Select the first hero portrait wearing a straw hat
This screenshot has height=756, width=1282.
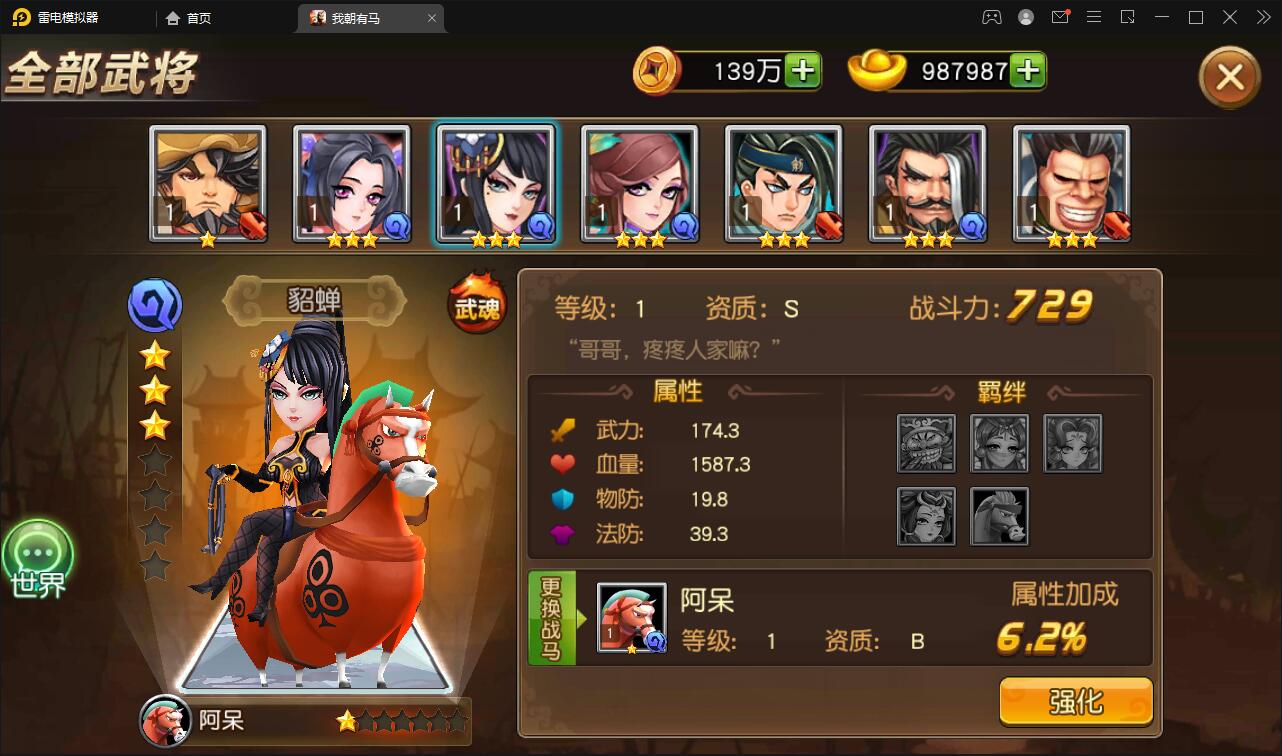(x=208, y=182)
